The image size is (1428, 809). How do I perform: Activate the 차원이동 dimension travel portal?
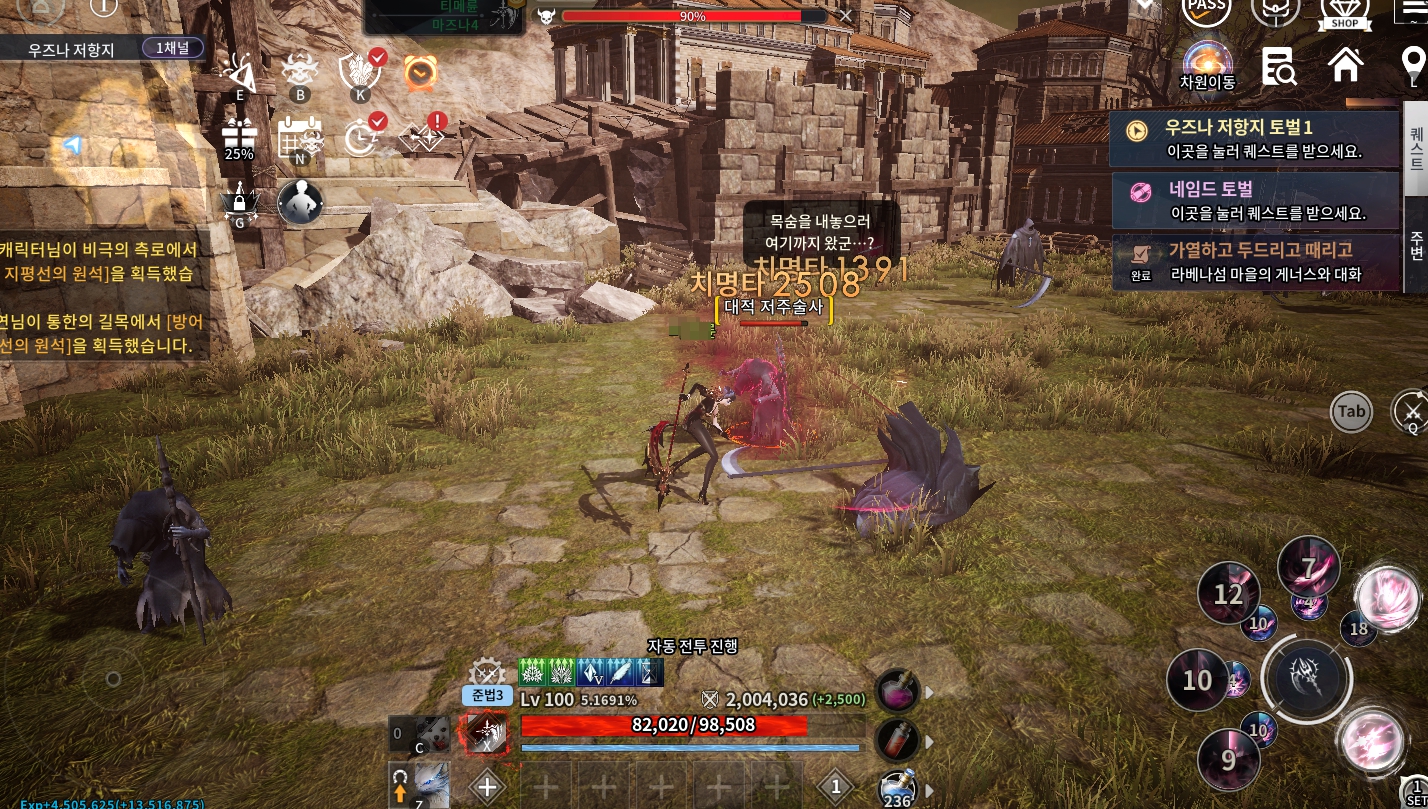(1207, 66)
